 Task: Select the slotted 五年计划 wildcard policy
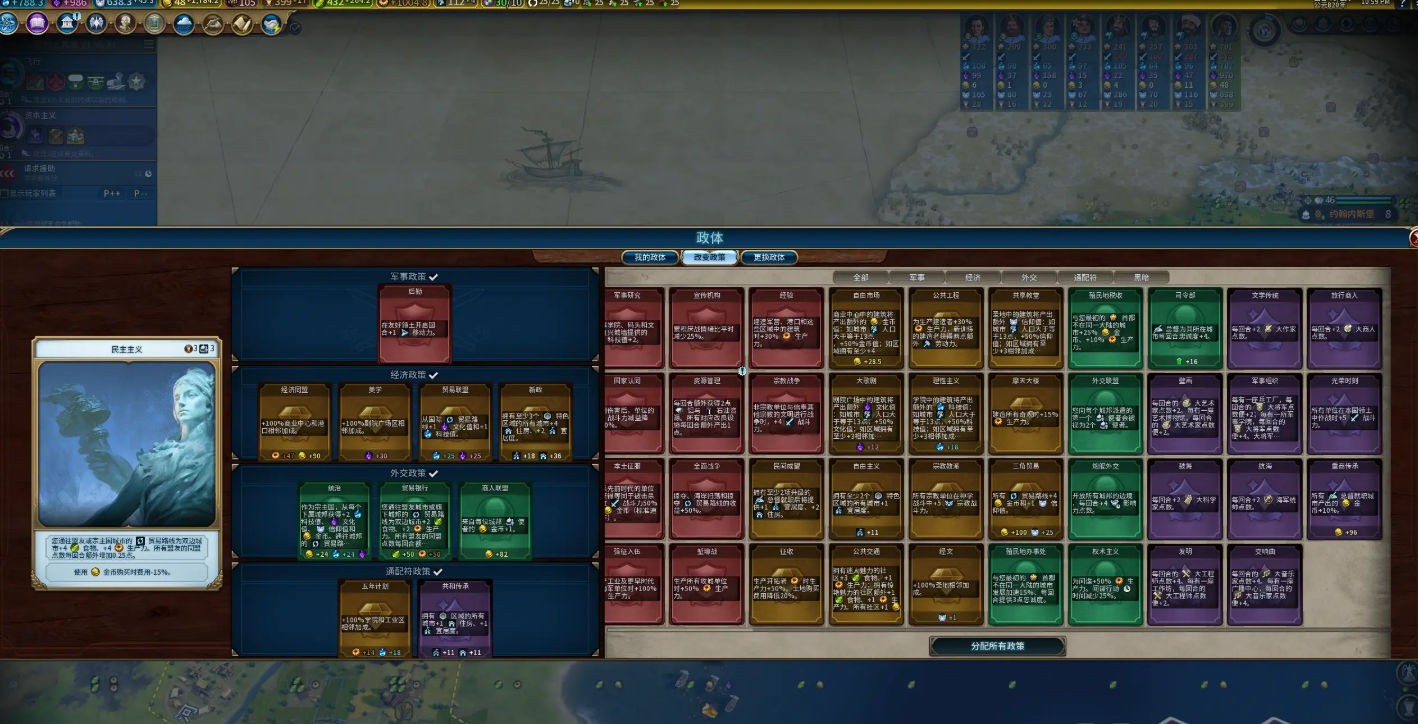click(375, 619)
